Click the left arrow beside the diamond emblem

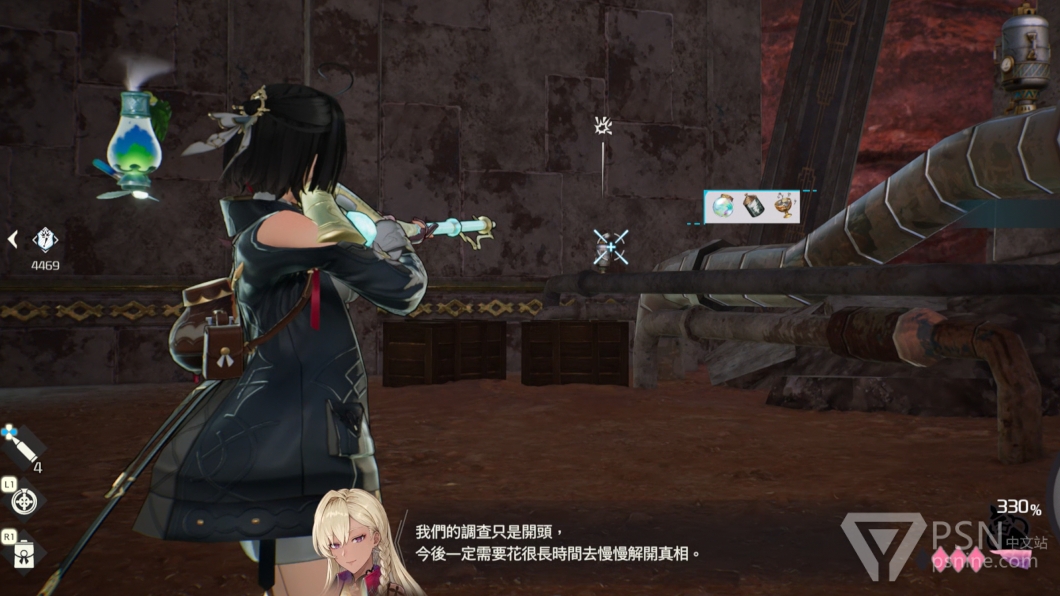(x=13, y=239)
